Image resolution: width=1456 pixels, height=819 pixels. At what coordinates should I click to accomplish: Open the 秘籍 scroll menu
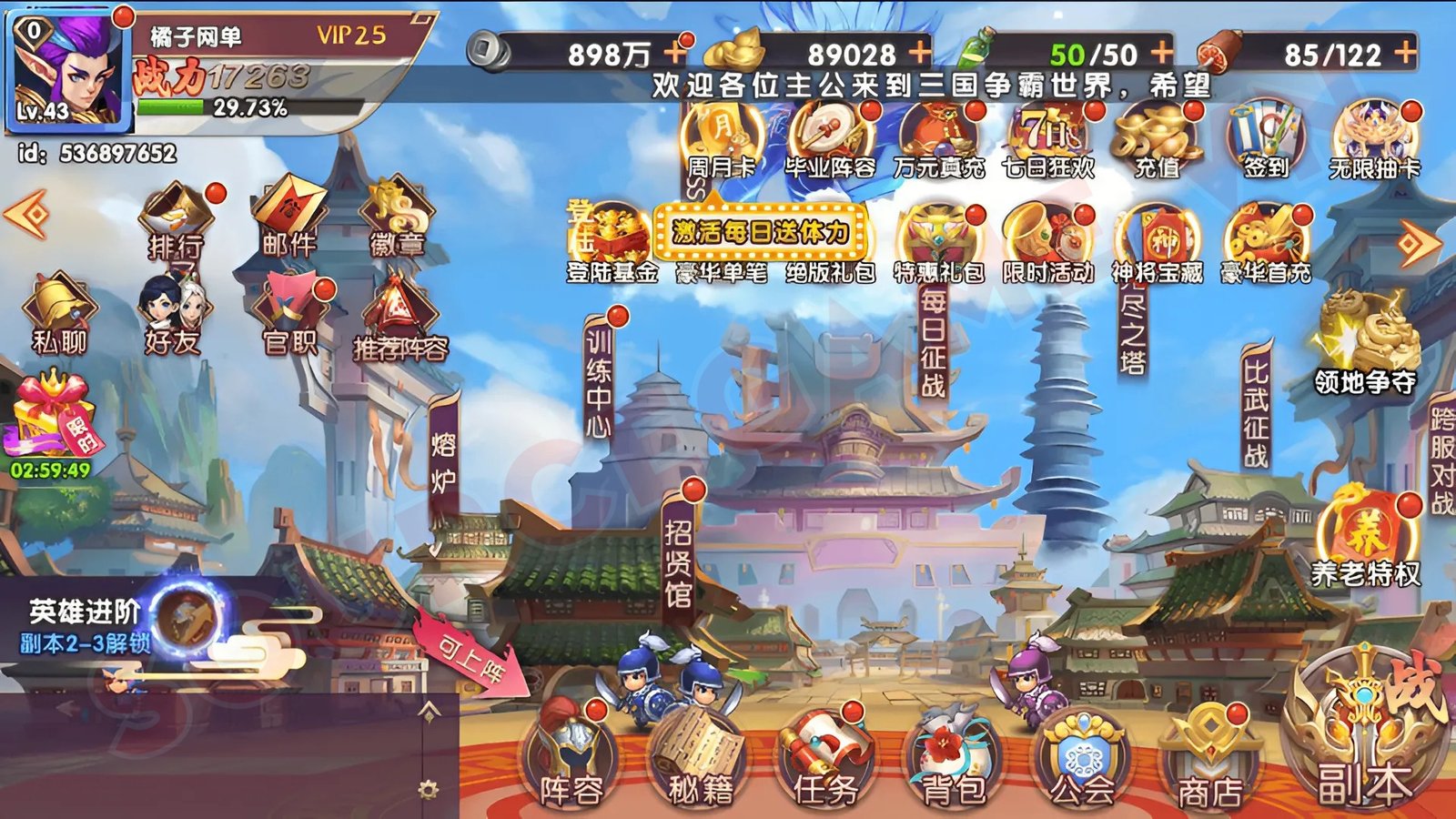pyautogui.click(x=699, y=760)
